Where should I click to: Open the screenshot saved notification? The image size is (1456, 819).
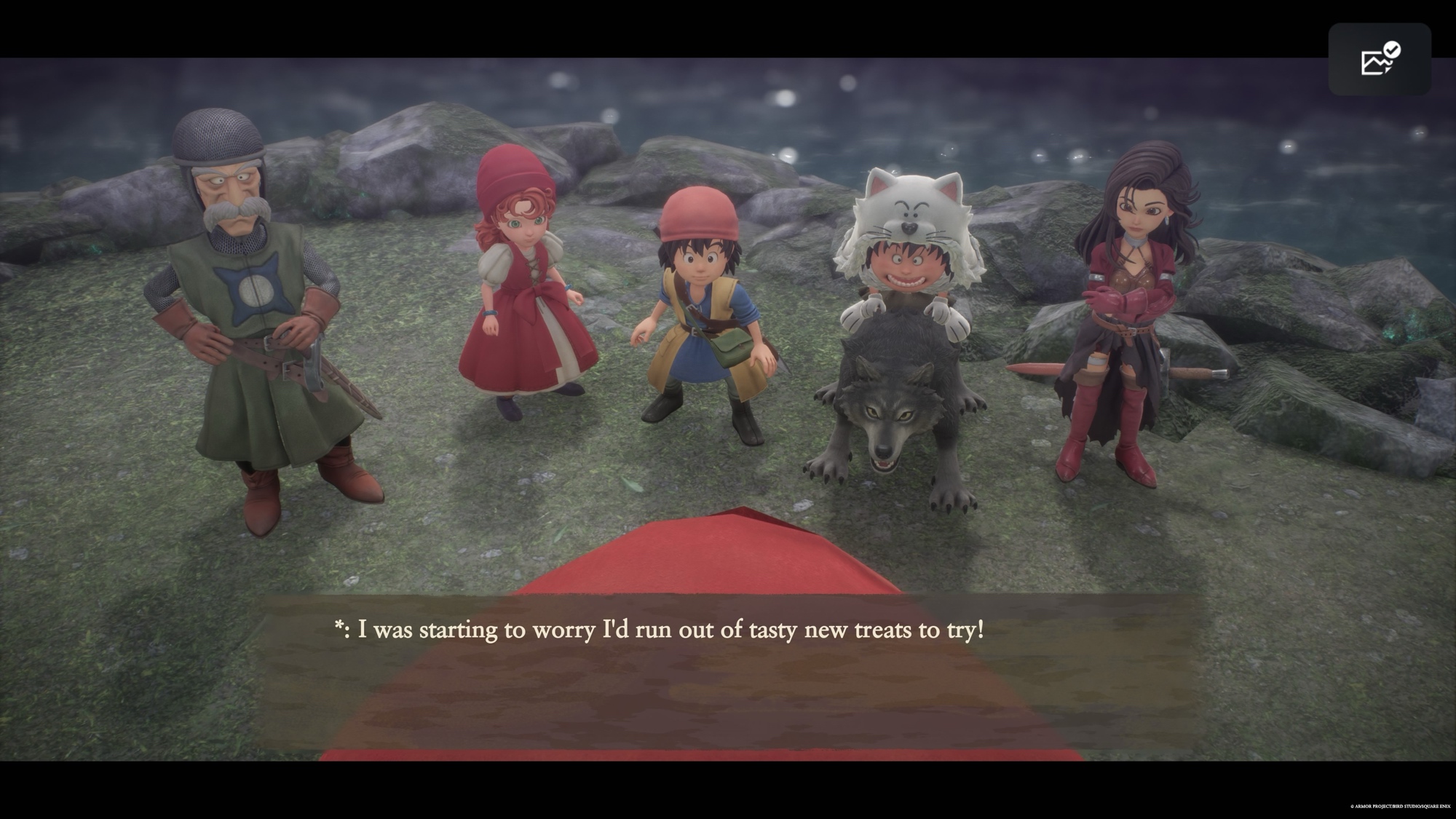[x=1380, y=59]
